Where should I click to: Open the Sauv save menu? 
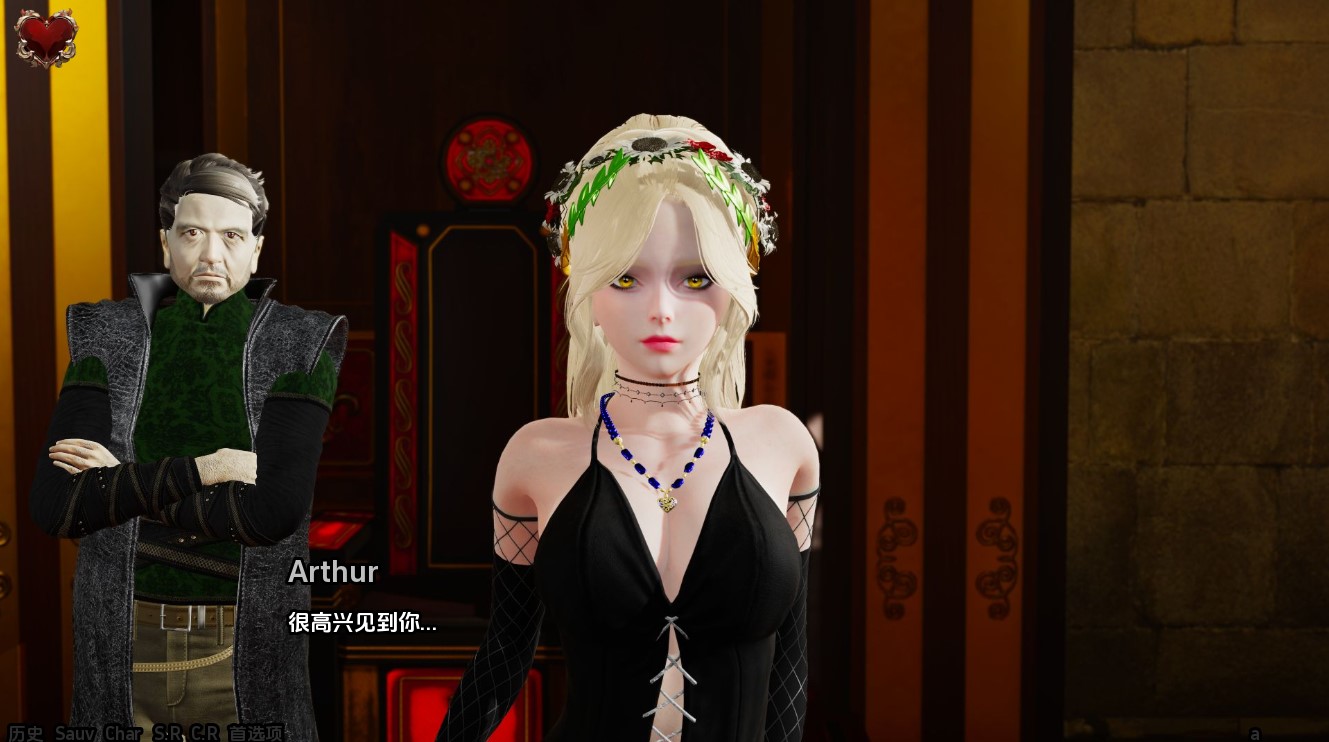click(74, 733)
